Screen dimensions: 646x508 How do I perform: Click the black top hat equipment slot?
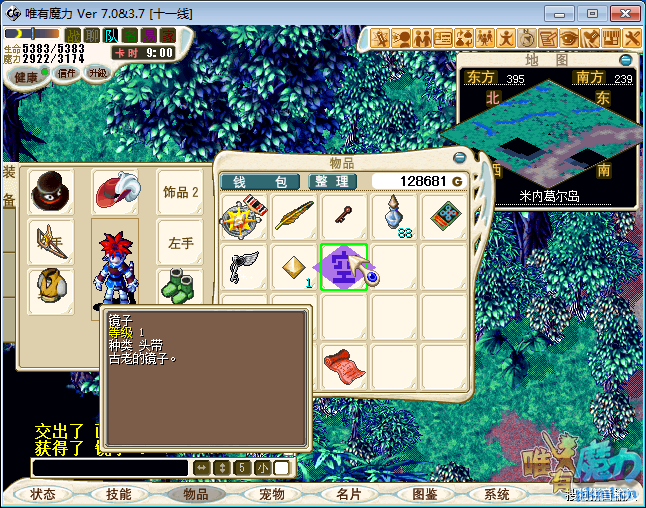(50, 191)
